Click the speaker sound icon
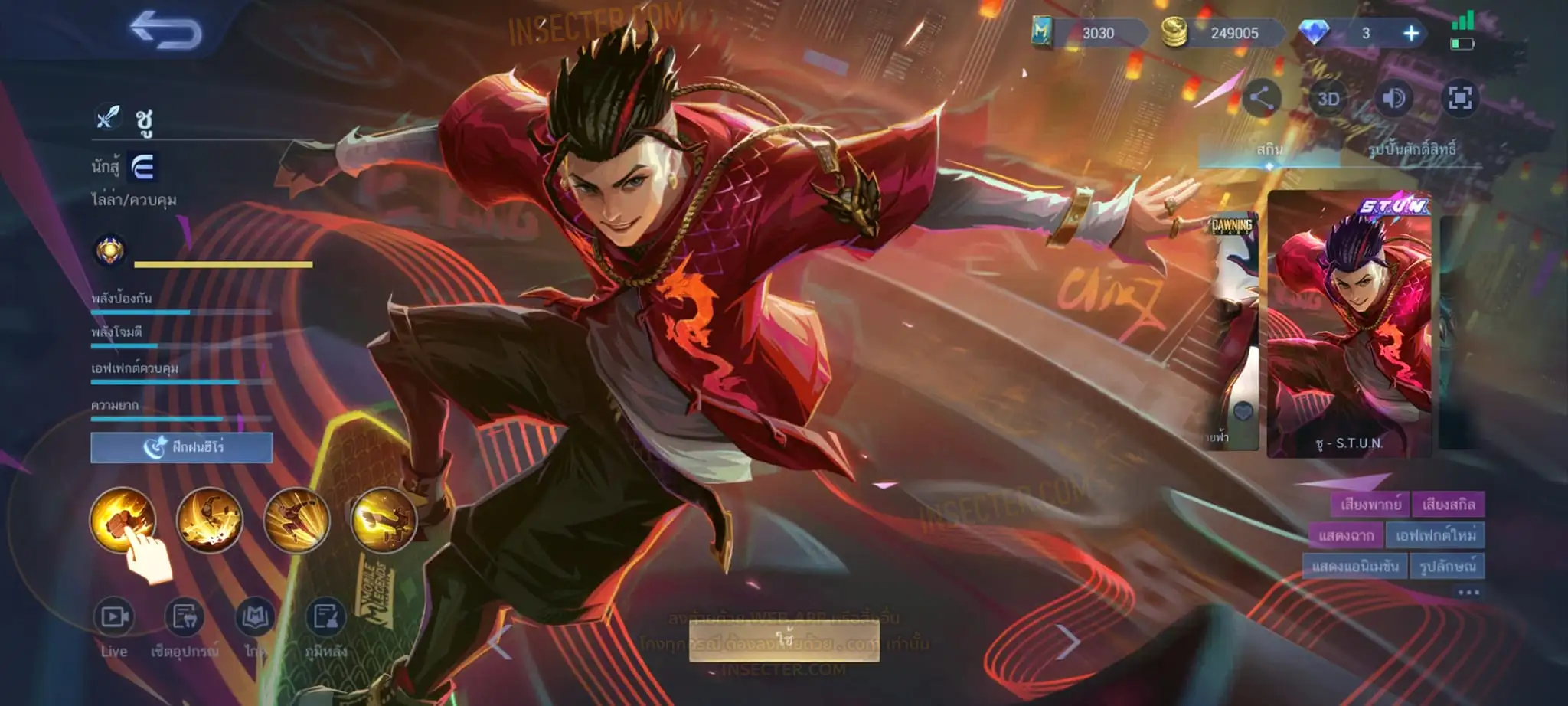The height and width of the screenshot is (706, 1568). (x=1393, y=98)
